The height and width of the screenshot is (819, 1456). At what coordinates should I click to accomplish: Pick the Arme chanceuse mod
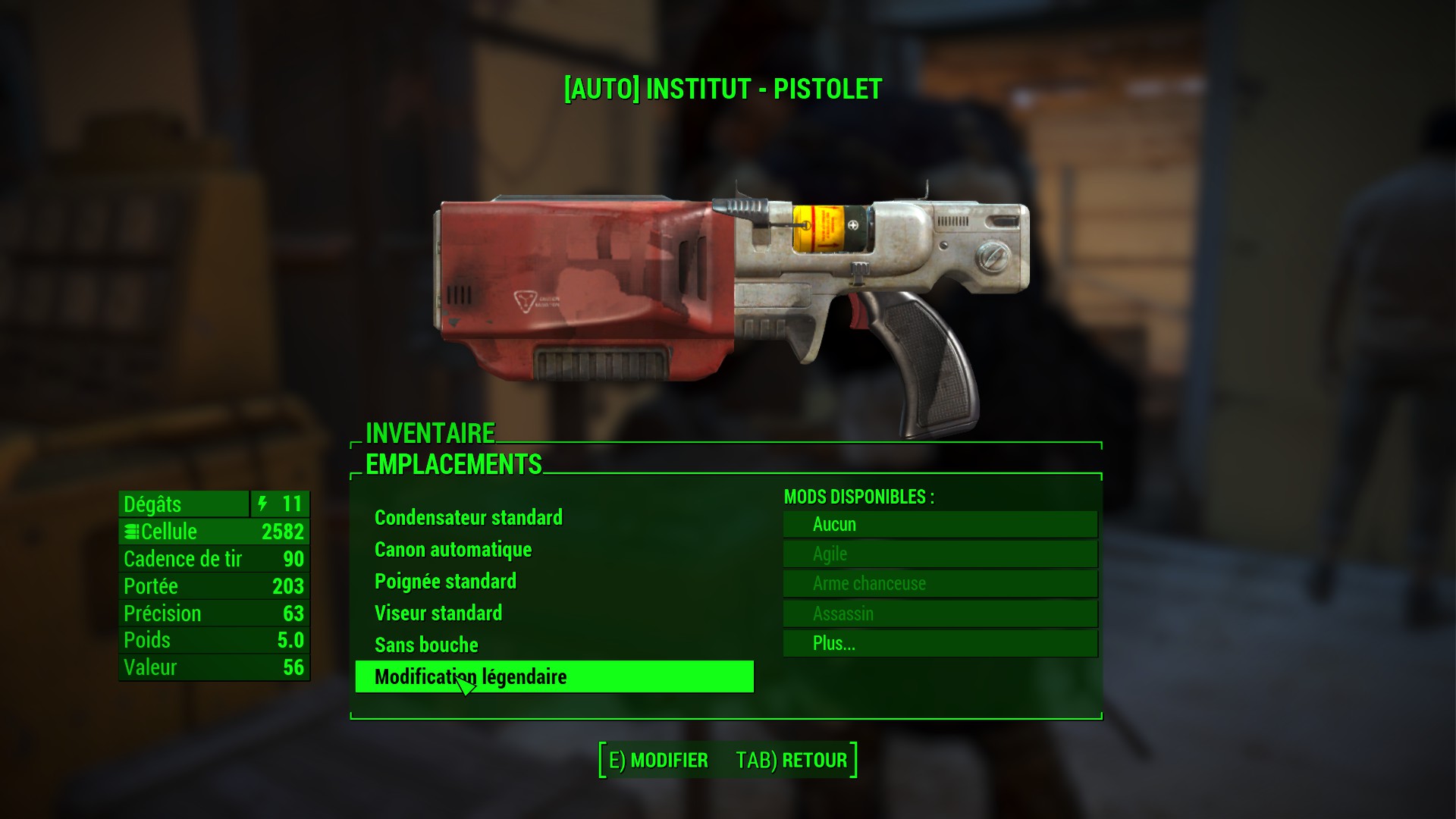click(940, 583)
